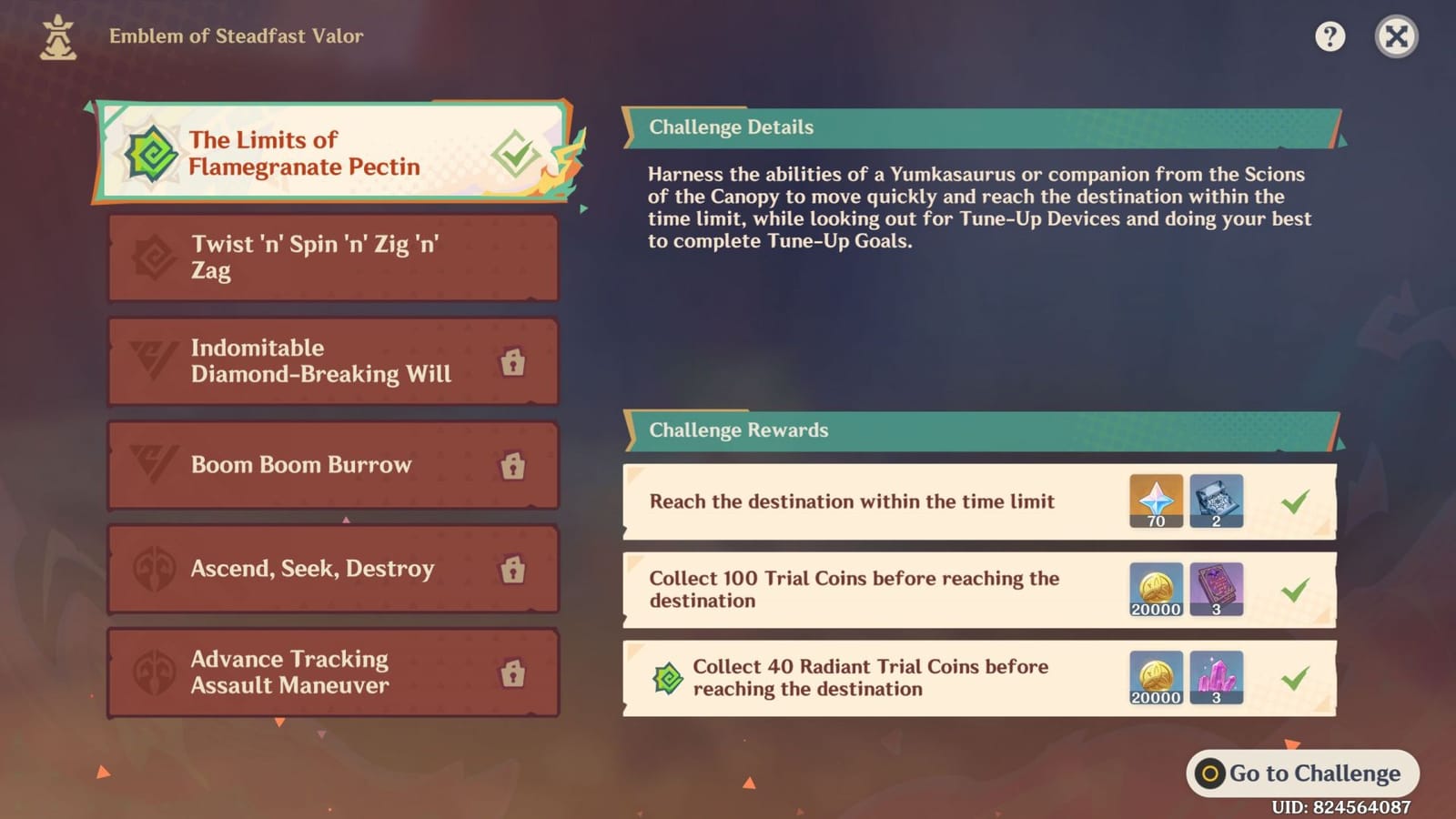
Task: Click the checkmark for time limit reward
Action: [1293, 499]
